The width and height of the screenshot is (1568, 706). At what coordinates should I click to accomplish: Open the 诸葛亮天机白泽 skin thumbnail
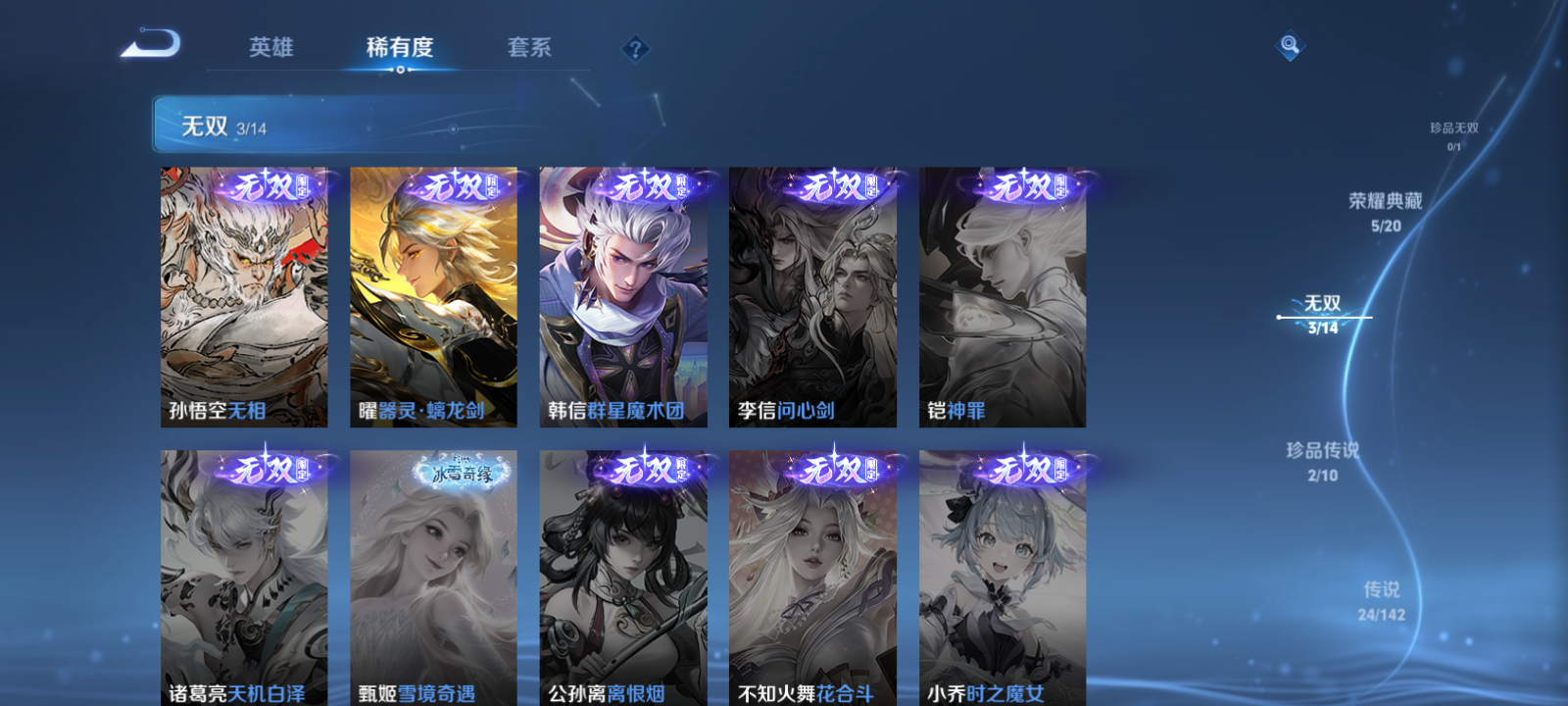click(243, 579)
